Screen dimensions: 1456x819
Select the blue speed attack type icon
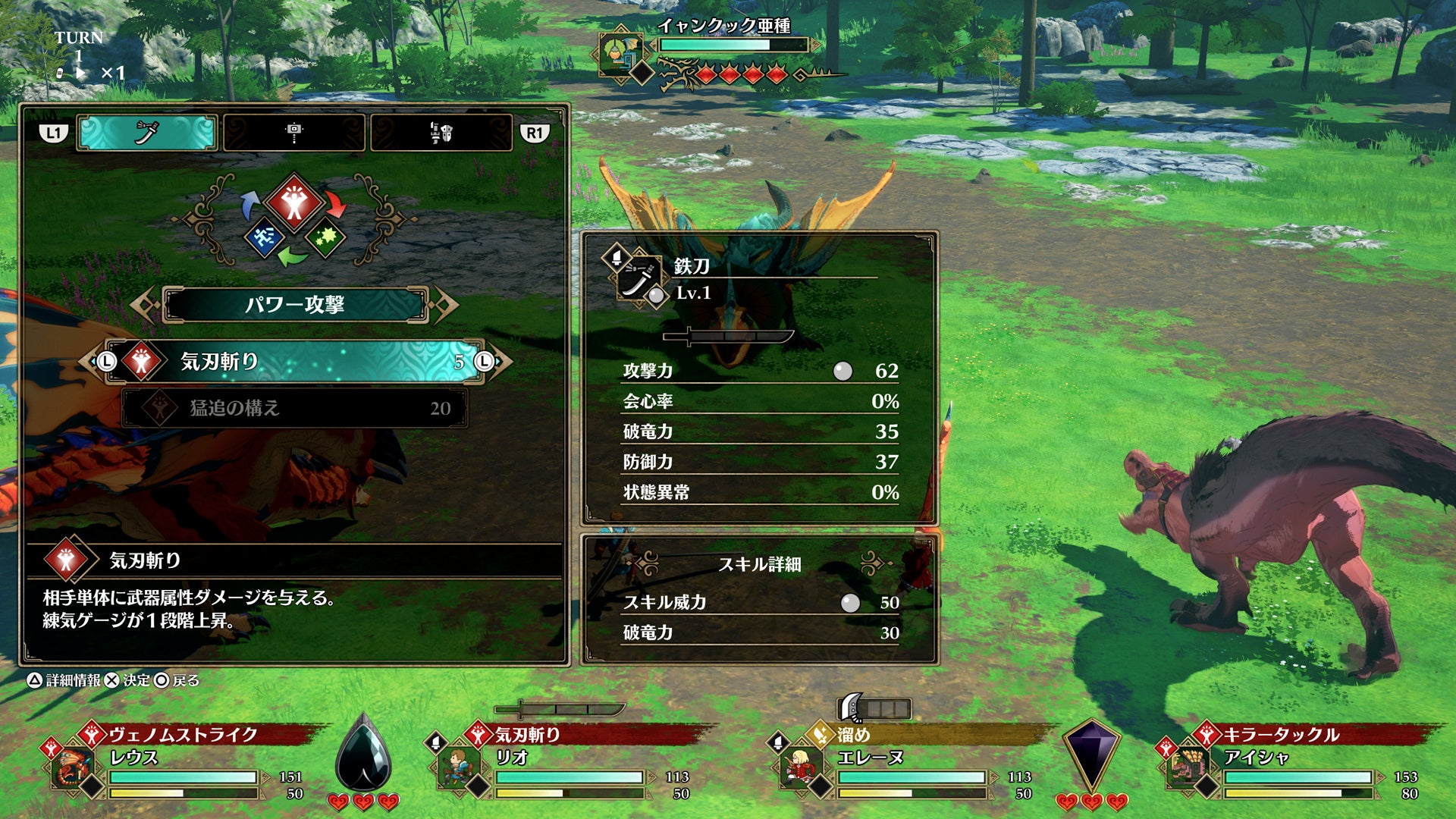pyautogui.click(x=264, y=237)
